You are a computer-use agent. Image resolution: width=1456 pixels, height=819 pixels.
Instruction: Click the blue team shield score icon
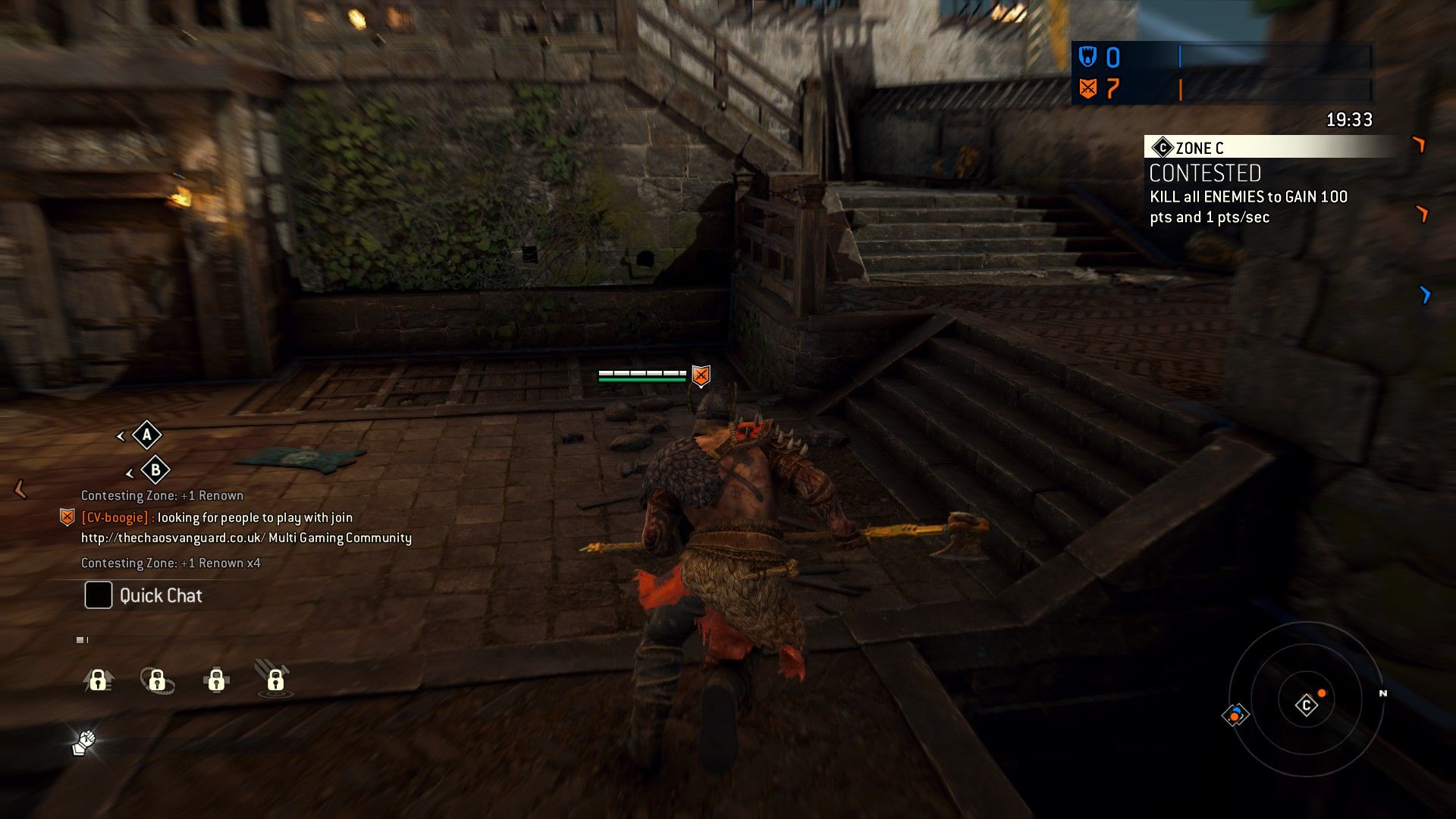click(1087, 57)
